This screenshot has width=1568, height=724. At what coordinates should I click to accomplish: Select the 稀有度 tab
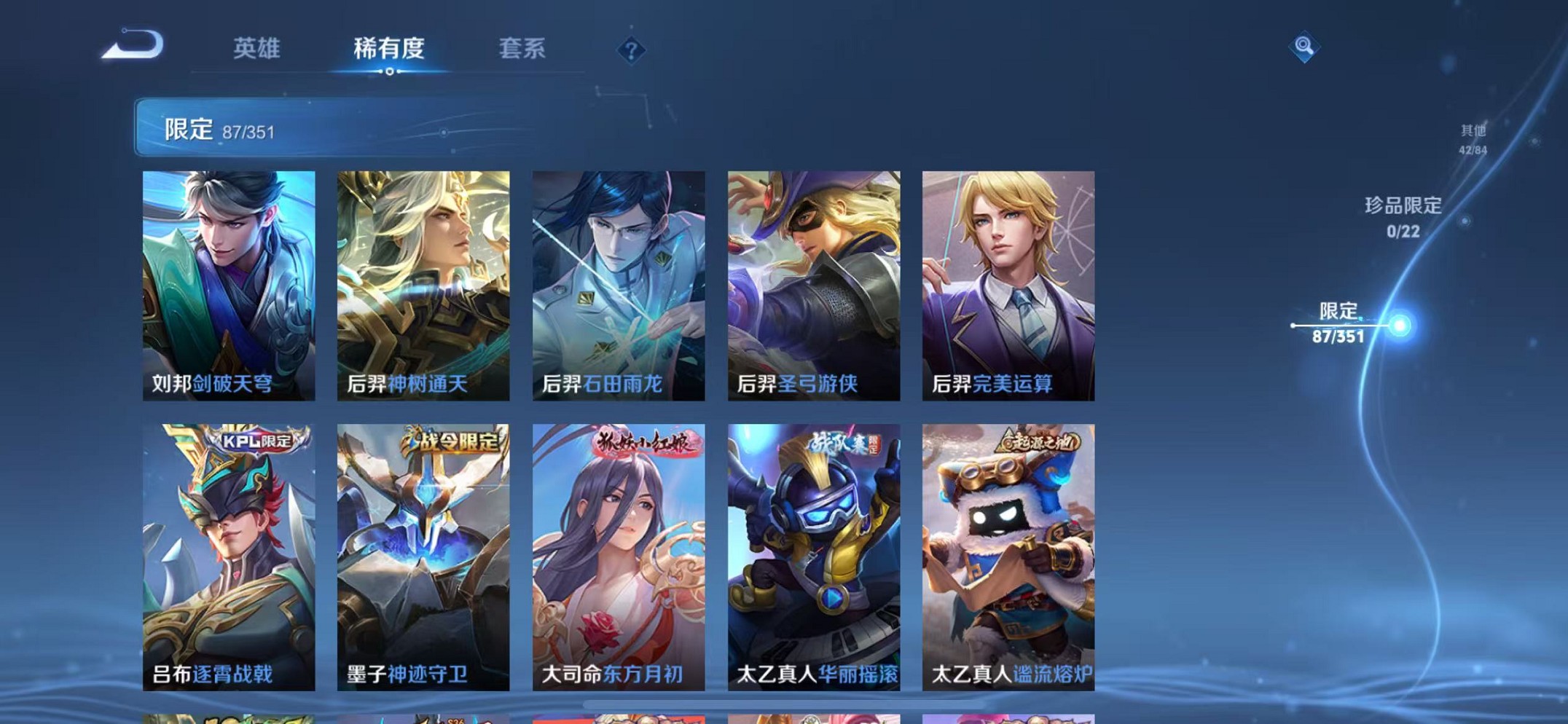[391, 48]
